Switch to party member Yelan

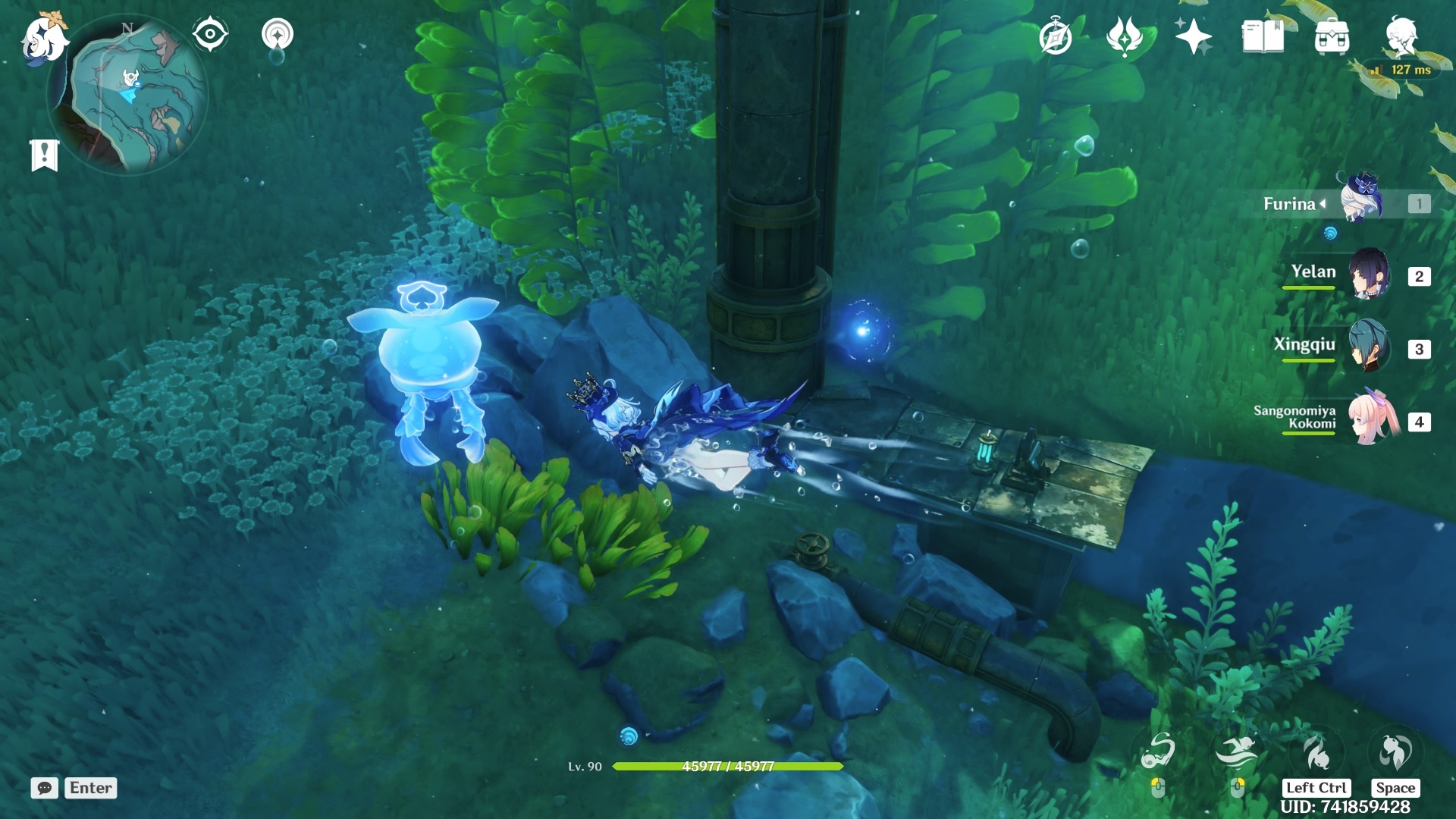[1368, 274]
